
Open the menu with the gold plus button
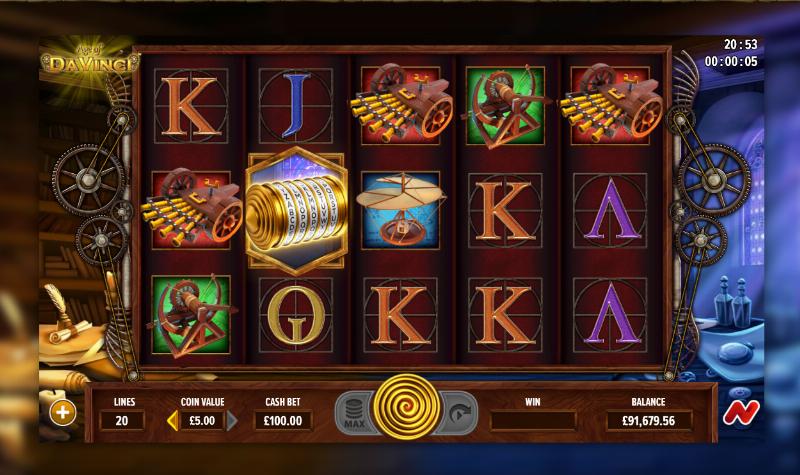pos(62,412)
